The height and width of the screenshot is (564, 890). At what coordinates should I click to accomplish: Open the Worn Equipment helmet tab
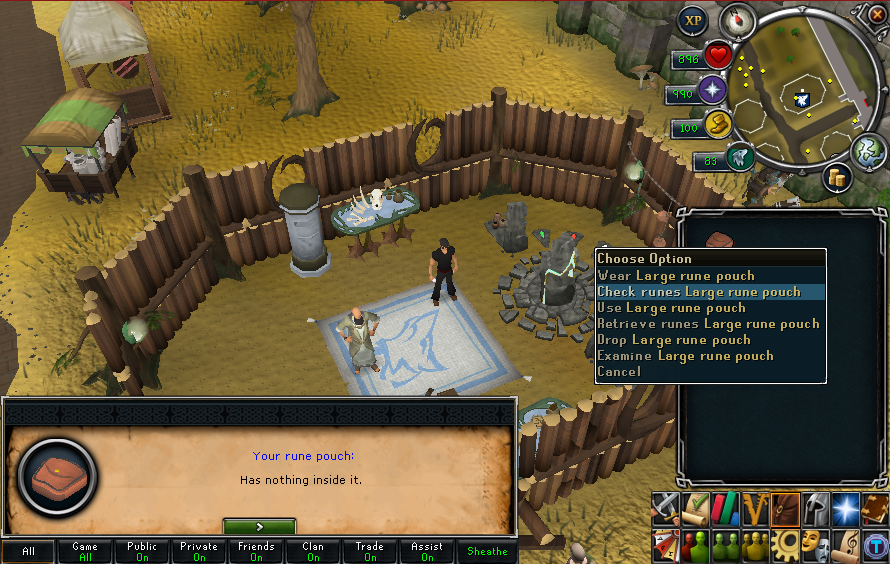(x=815, y=508)
